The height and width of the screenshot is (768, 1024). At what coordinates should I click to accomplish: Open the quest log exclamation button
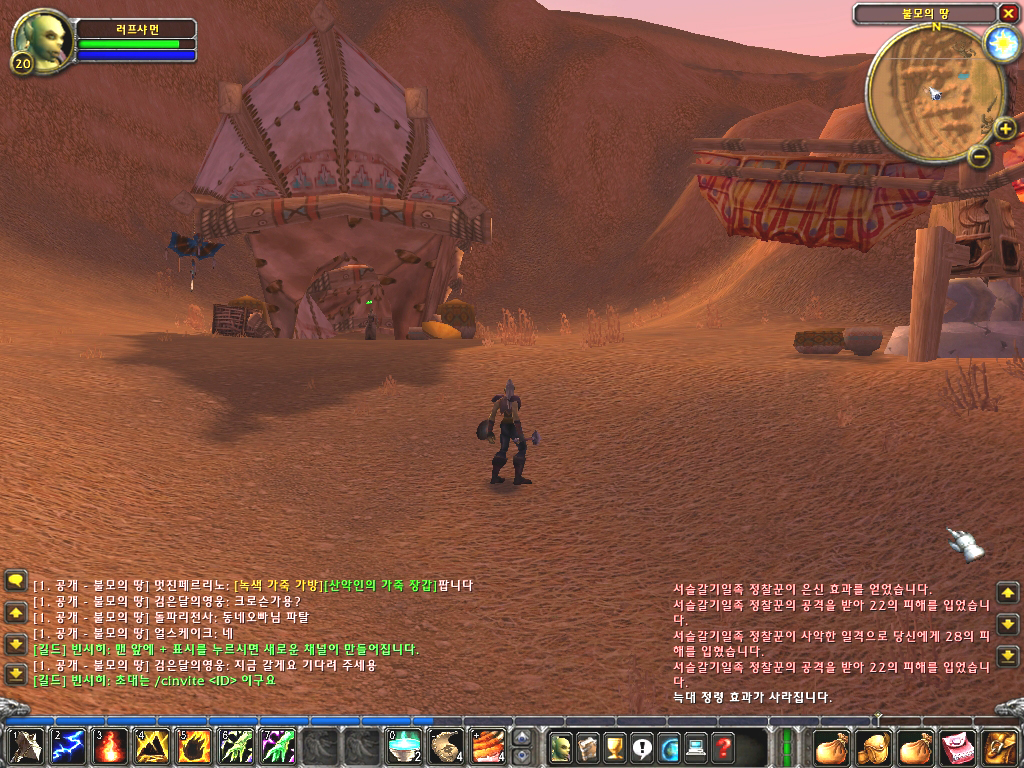pos(641,747)
